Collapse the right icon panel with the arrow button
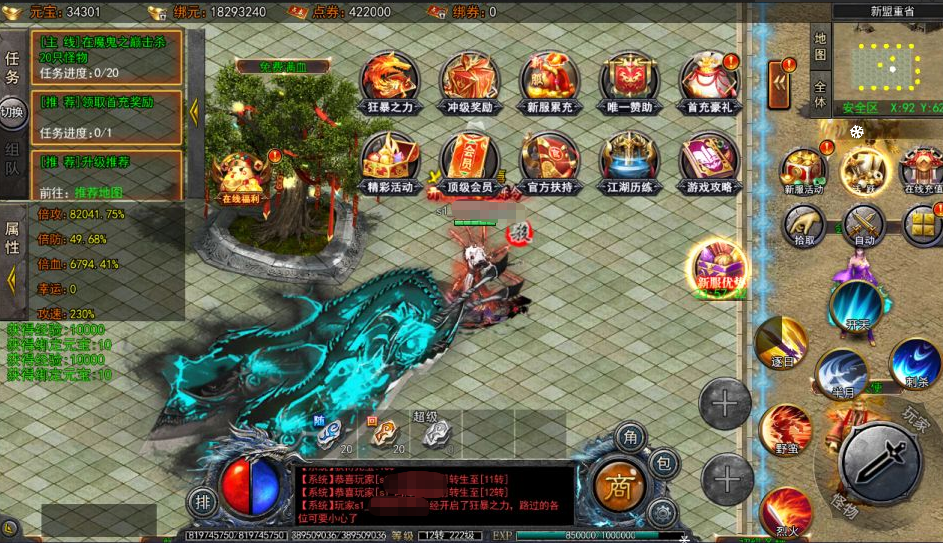 (779, 84)
